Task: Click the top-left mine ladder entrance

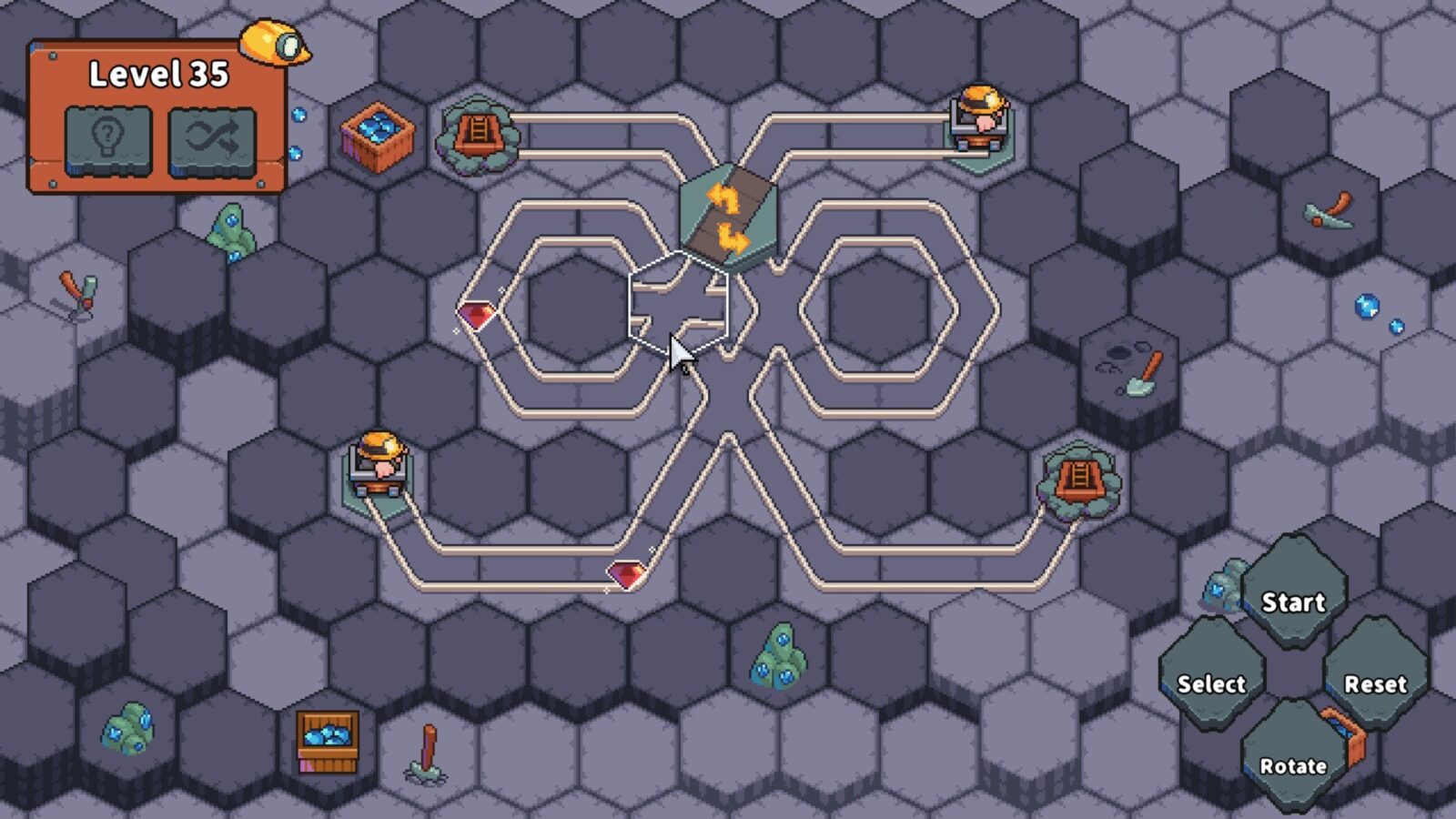Action: (x=480, y=135)
